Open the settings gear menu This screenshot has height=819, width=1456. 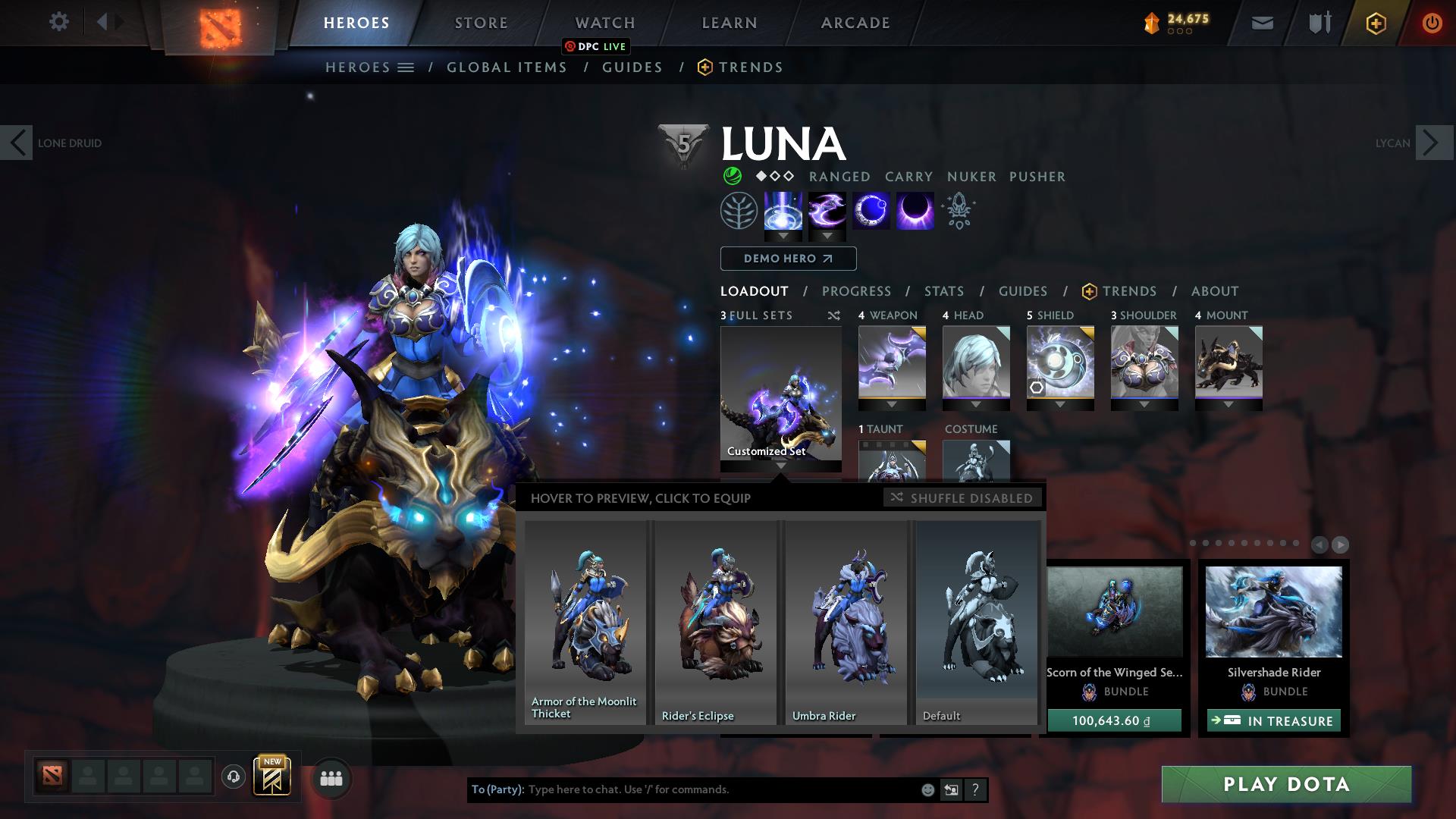pyautogui.click(x=58, y=22)
